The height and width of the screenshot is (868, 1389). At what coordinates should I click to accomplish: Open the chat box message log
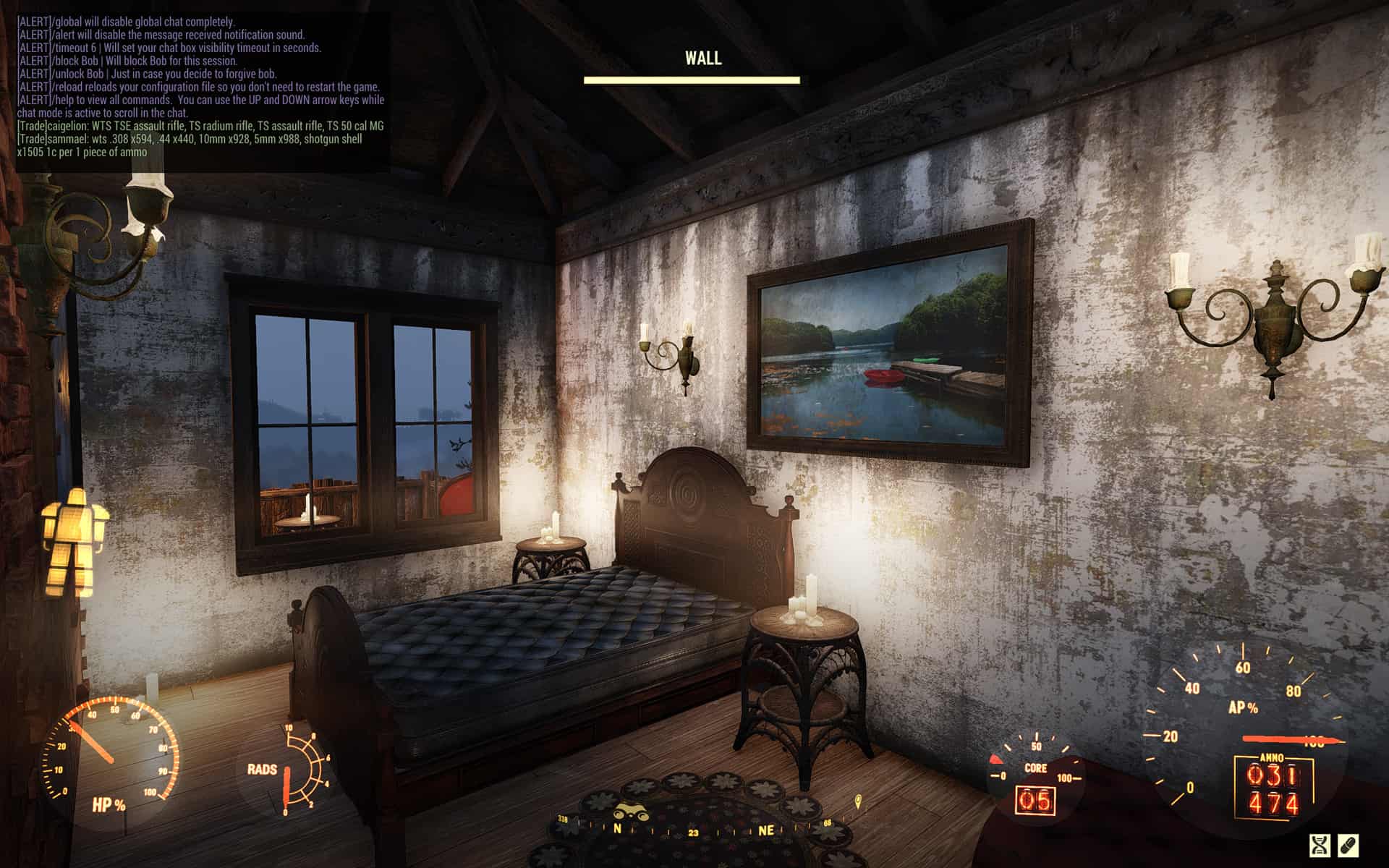[x=203, y=87]
